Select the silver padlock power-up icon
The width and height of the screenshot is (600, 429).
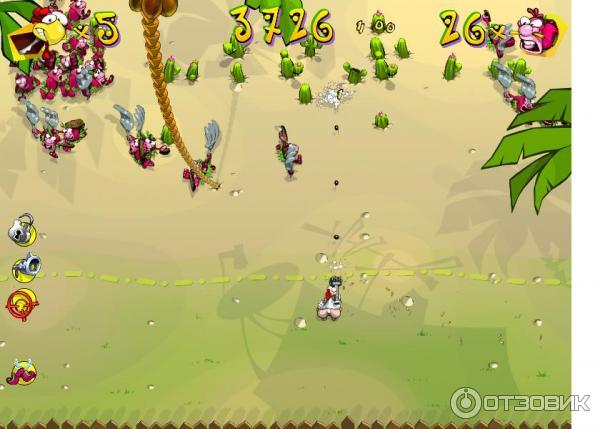tap(22, 230)
